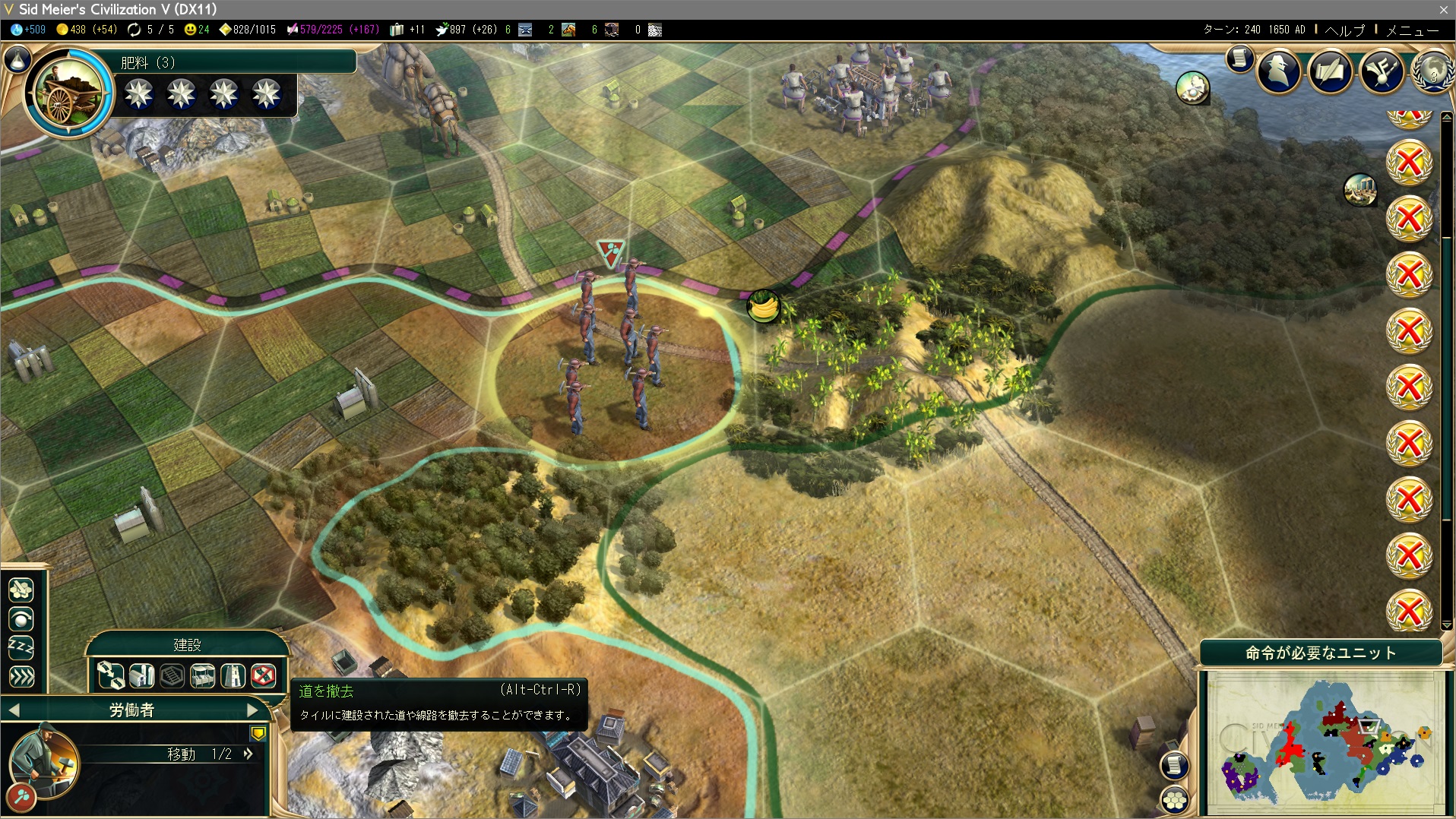
Task: Open the ヘルプ (help) Civilopedia link
Action: pos(1344,30)
